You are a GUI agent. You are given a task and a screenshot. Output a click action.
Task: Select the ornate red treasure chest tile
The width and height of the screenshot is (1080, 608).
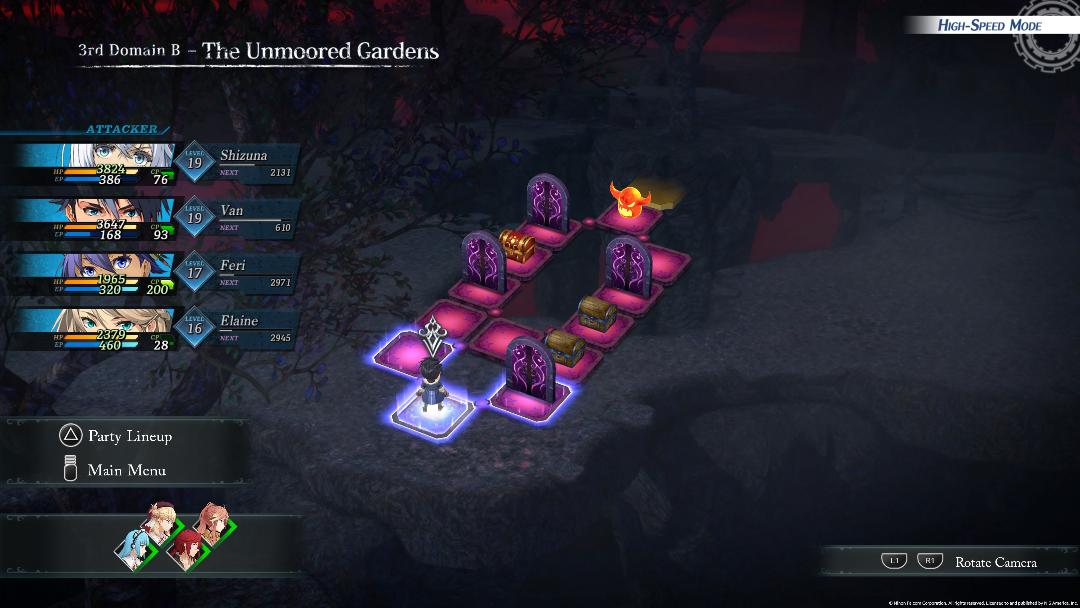coord(515,247)
